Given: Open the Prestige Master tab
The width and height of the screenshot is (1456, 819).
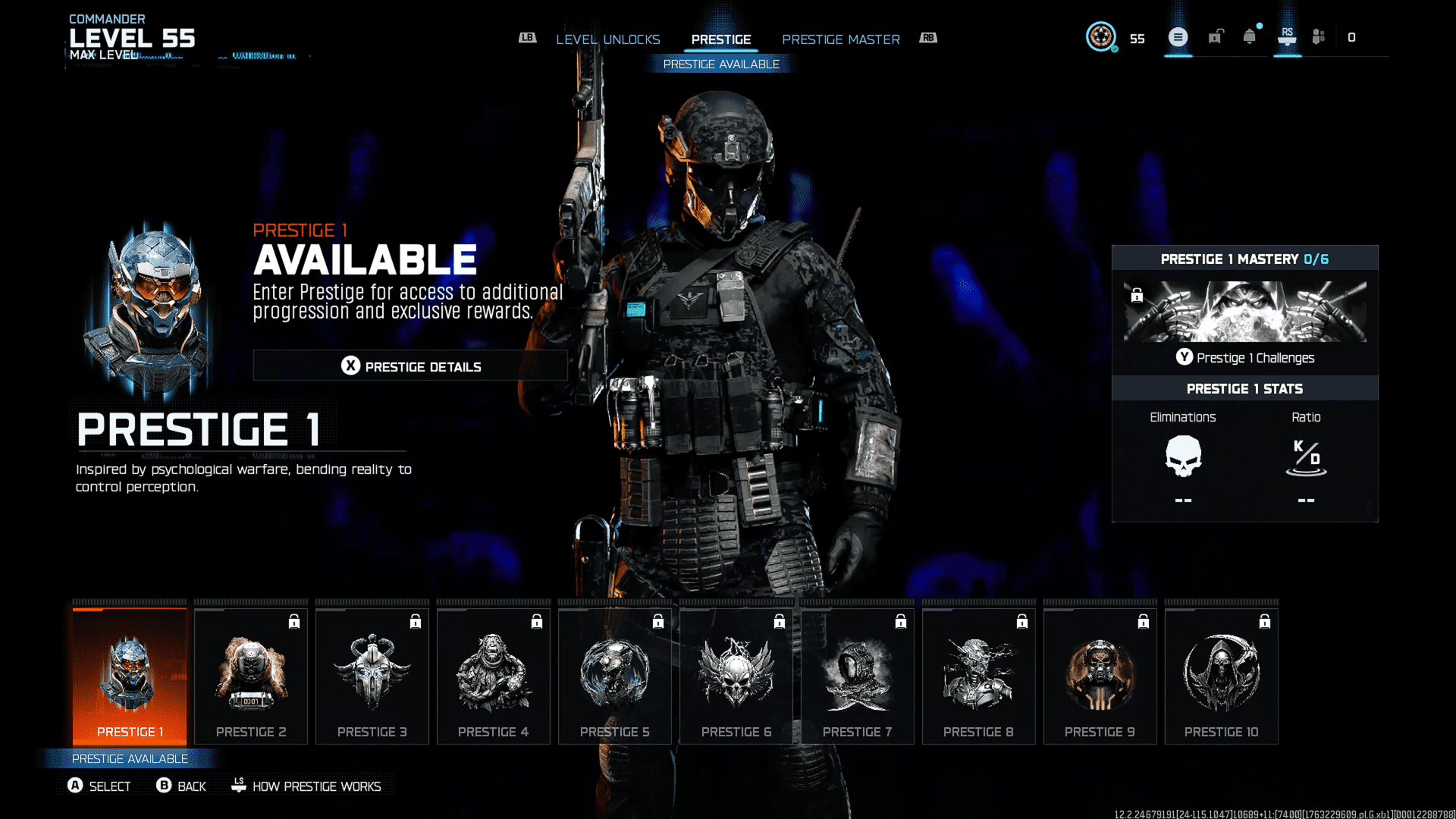Looking at the screenshot, I should pos(840,39).
